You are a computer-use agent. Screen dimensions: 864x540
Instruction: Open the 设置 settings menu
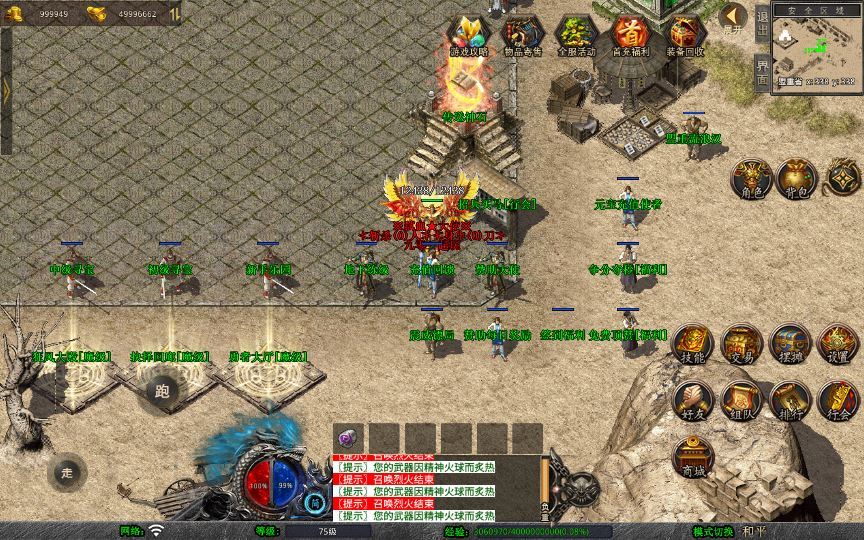tap(838, 344)
